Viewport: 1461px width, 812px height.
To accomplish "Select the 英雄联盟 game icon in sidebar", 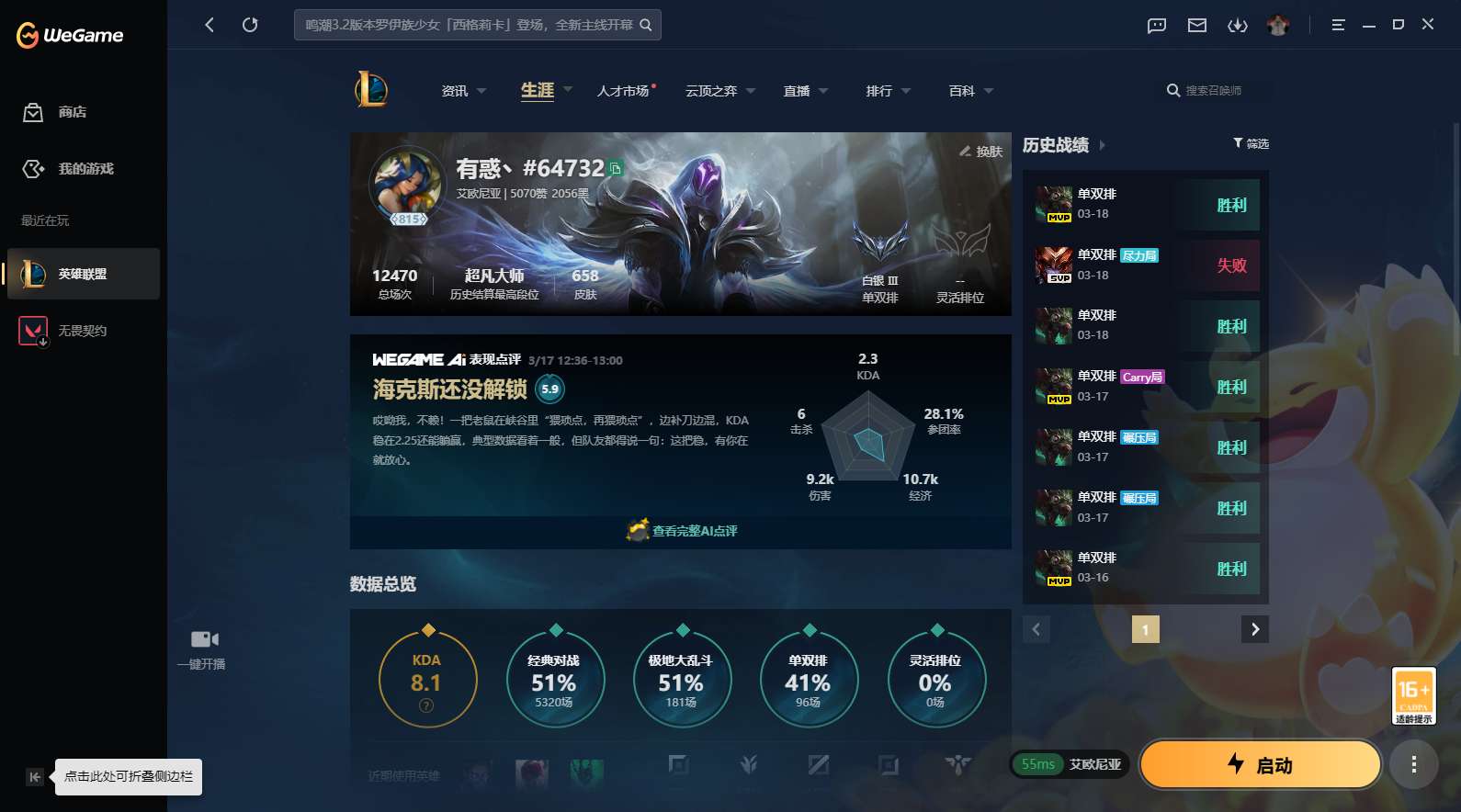I will pos(83,273).
